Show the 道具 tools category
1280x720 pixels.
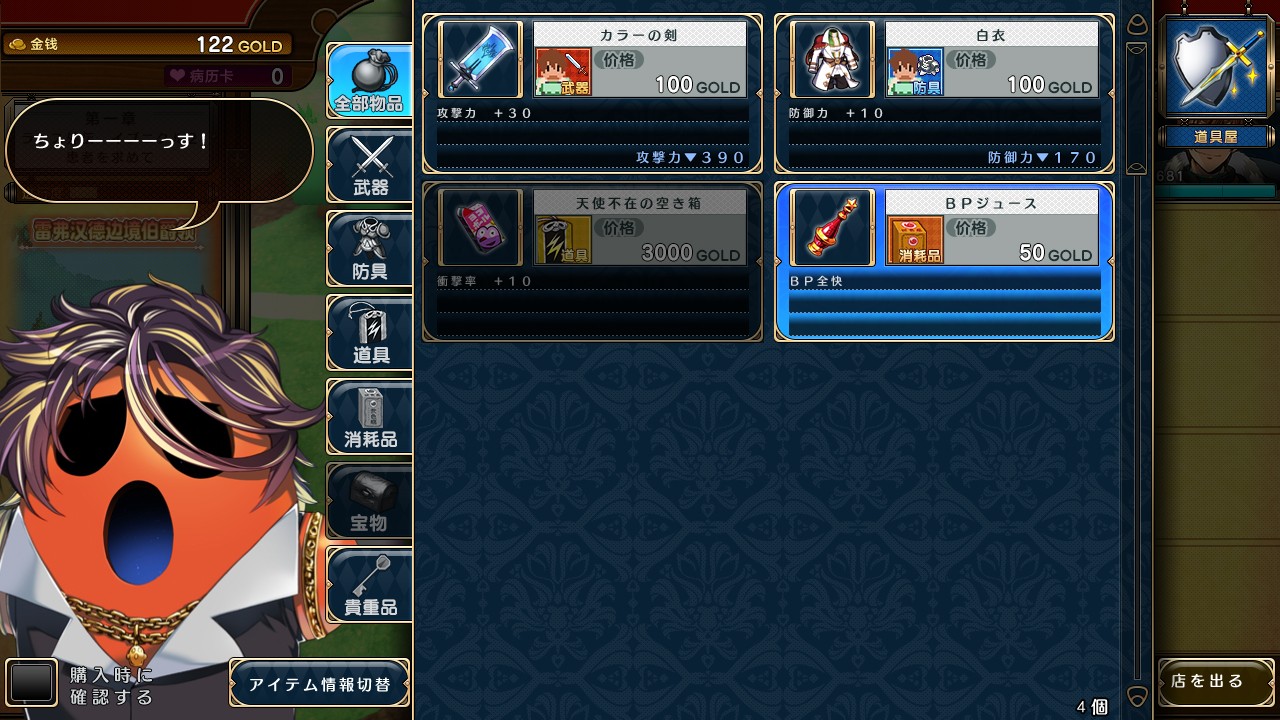(370, 333)
